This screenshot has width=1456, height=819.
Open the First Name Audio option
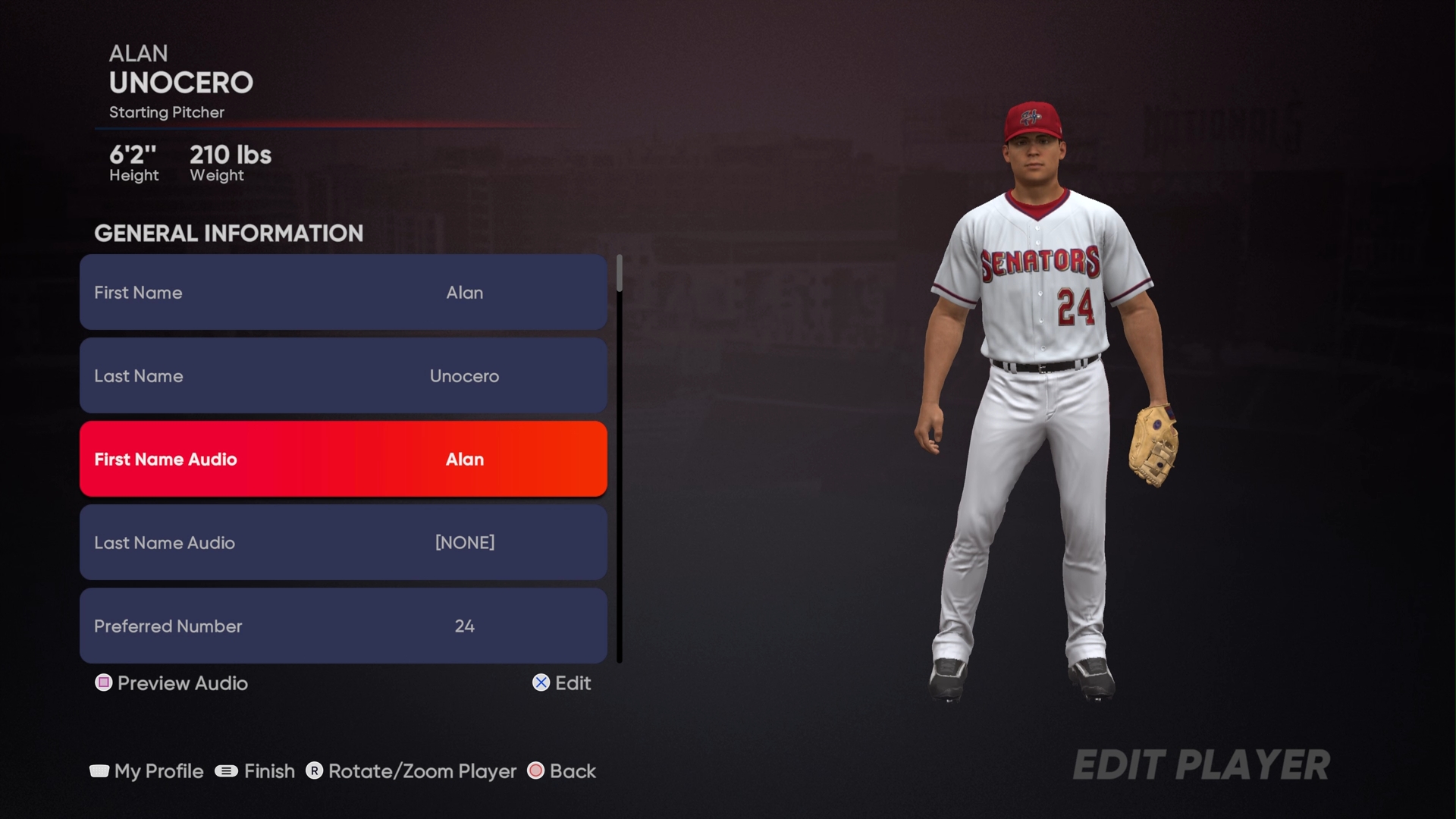click(343, 460)
